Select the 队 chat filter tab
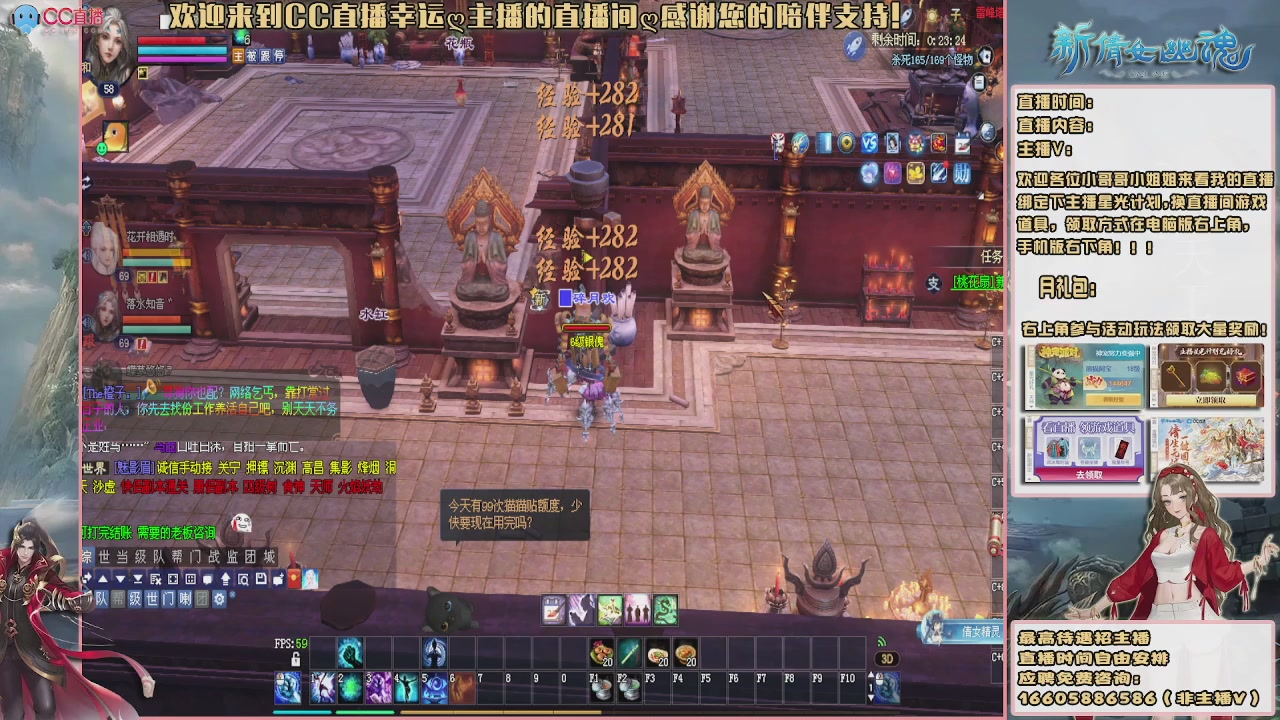This screenshot has width=1280, height=720. point(101,598)
